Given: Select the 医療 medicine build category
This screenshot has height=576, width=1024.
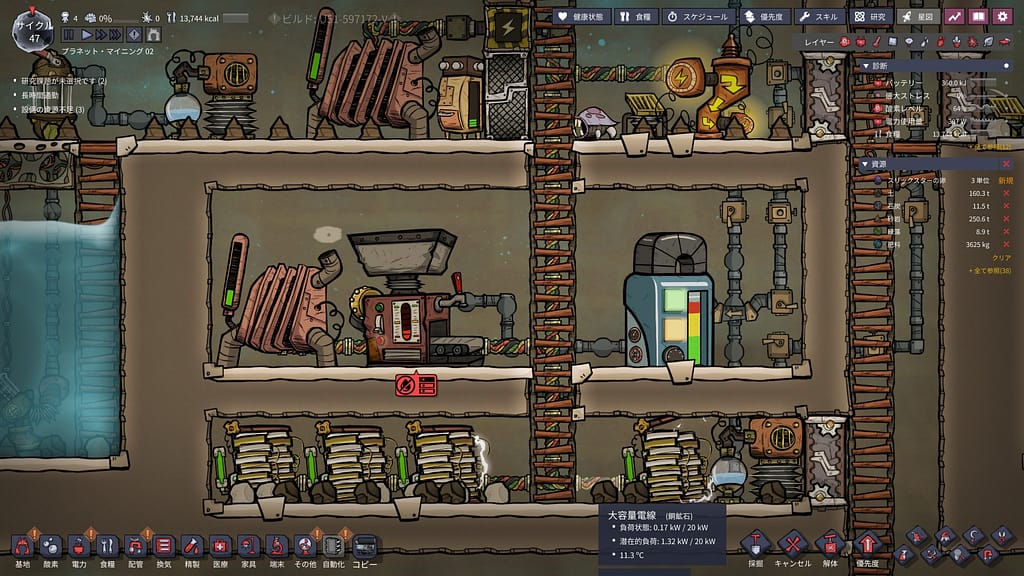Looking at the screenshot, I should click(x=220, y=548).
